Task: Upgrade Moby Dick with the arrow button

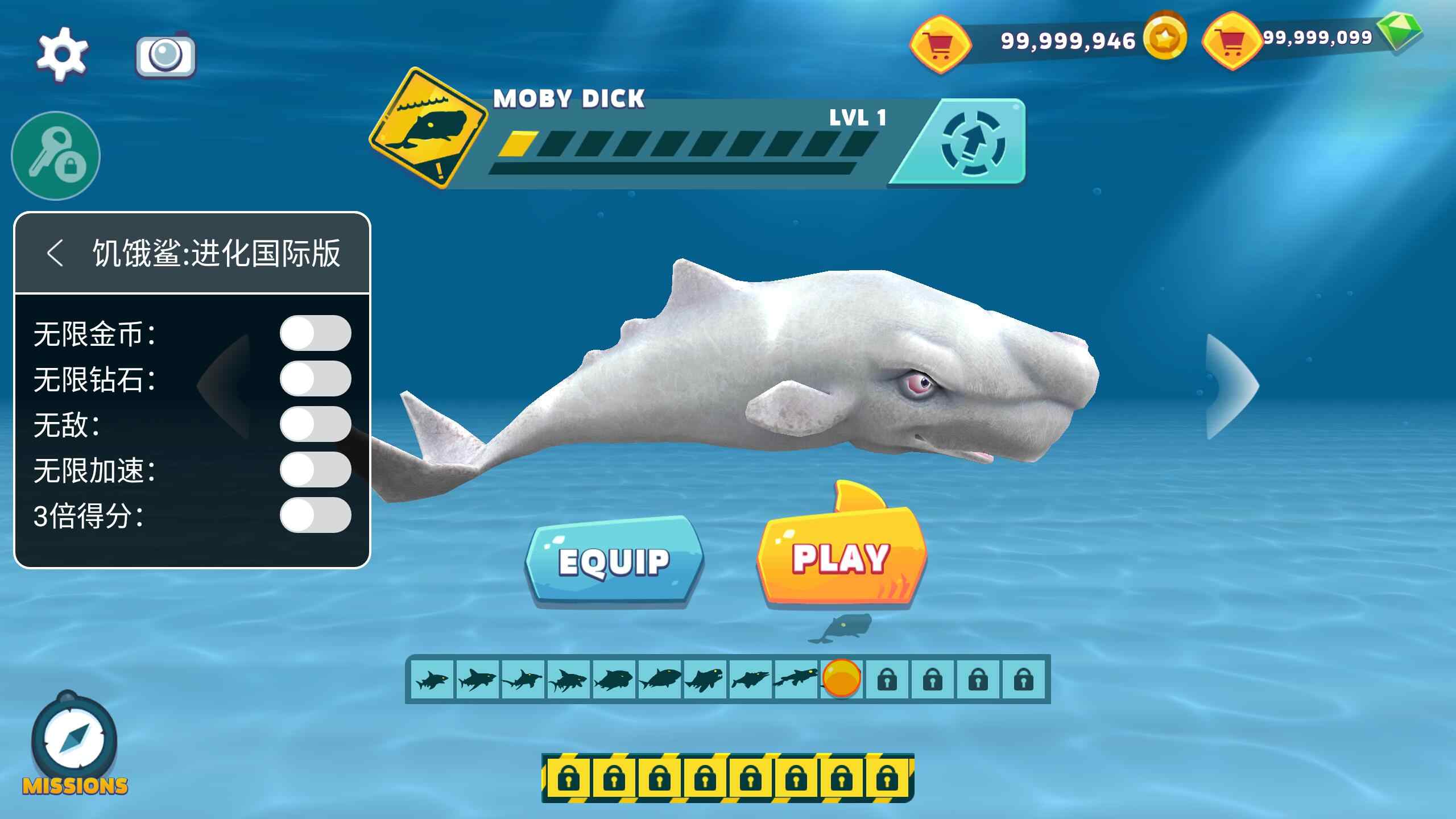Action: point(973,142)
